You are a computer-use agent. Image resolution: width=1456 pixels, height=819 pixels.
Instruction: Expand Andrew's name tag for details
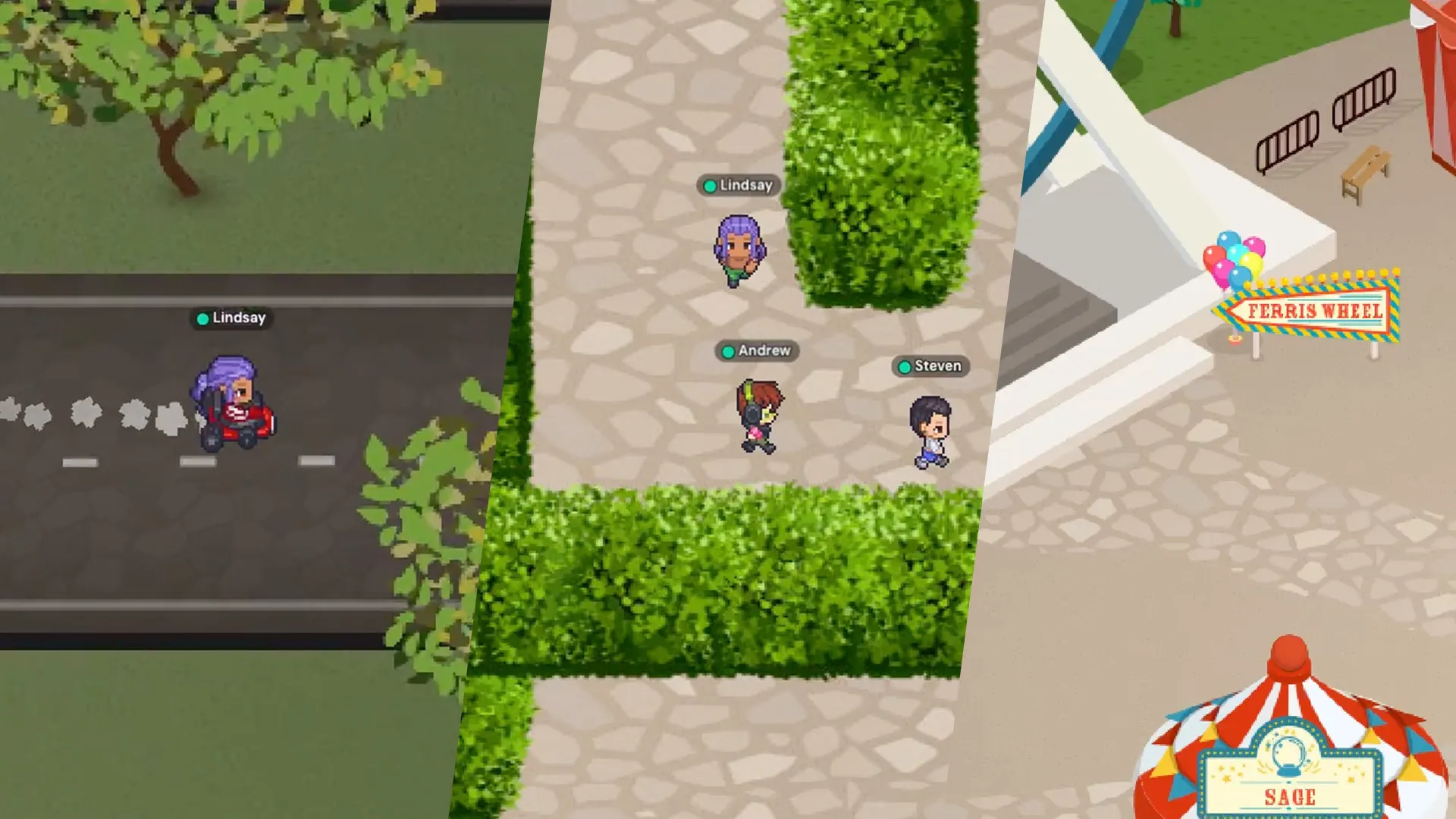758,351
